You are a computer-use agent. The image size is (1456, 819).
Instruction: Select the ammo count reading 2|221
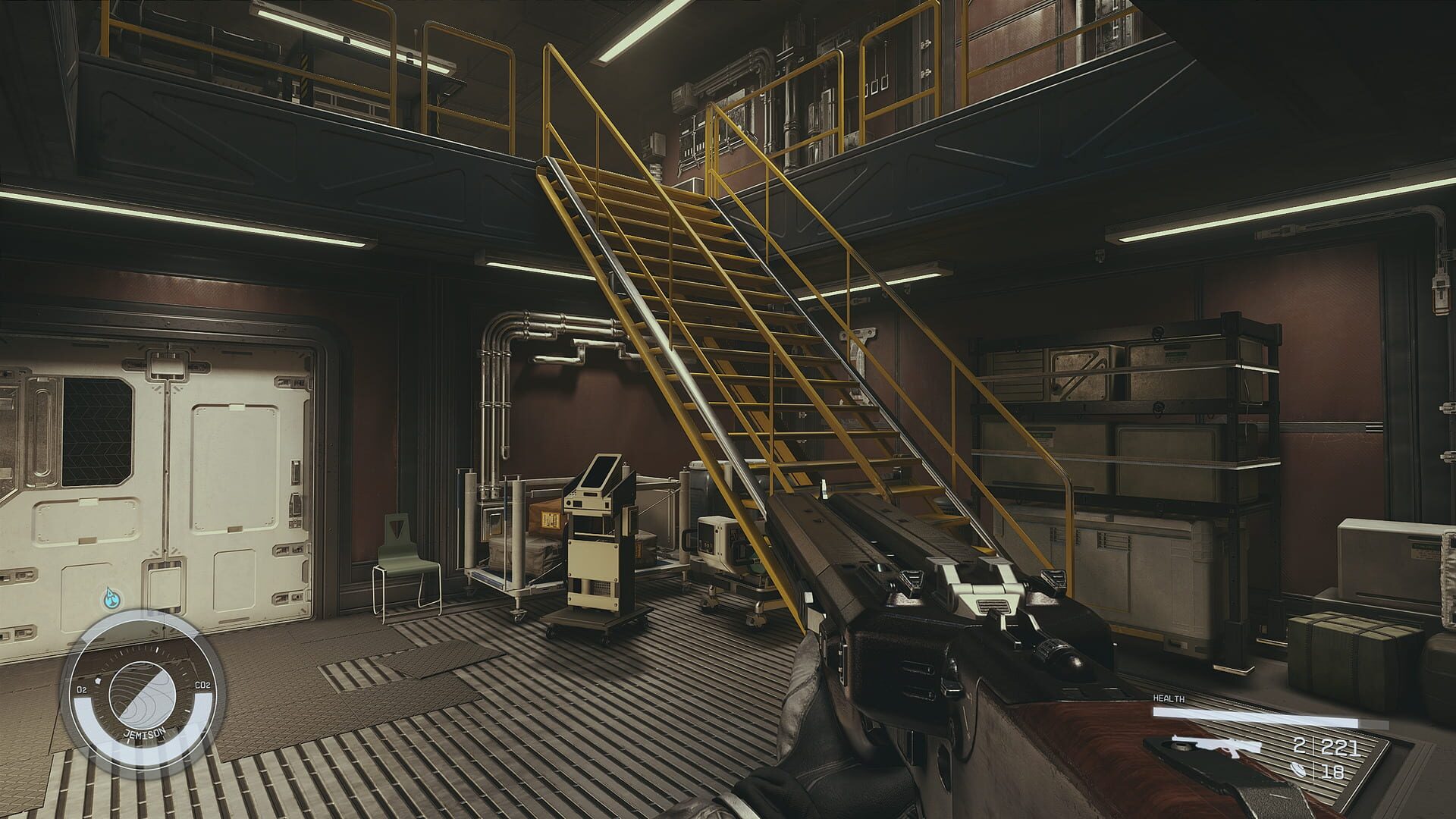coord(1326,746)
